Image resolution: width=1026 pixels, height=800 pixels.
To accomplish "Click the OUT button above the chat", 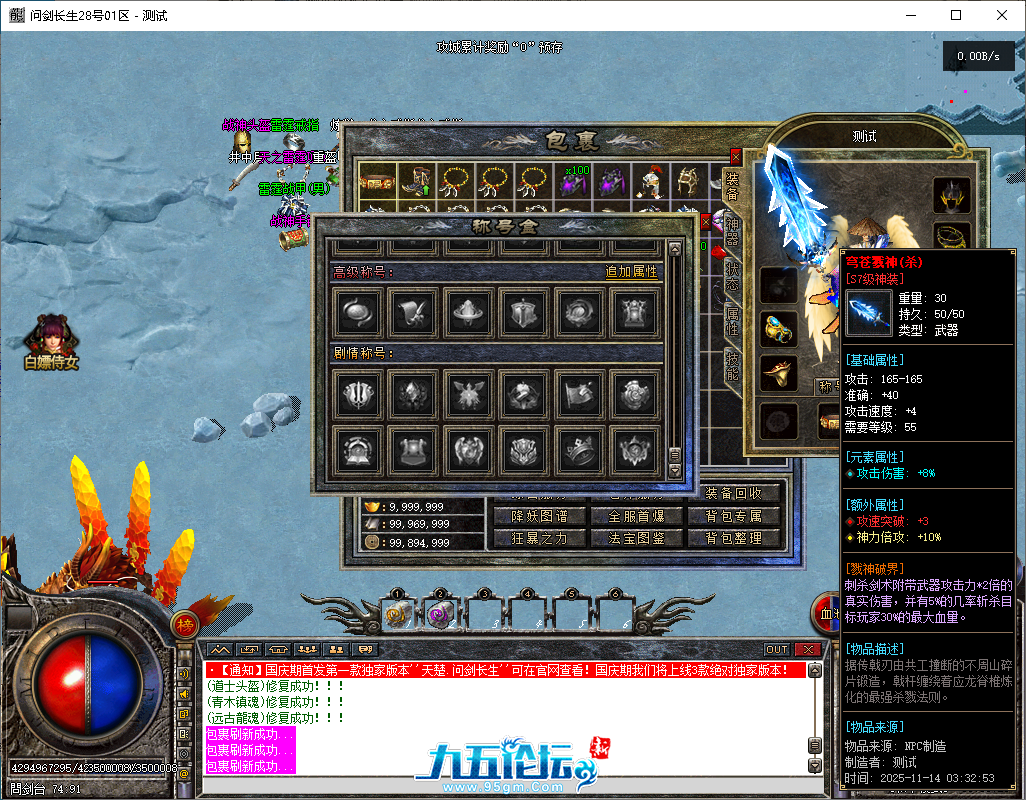I will (x=777, y=649).
